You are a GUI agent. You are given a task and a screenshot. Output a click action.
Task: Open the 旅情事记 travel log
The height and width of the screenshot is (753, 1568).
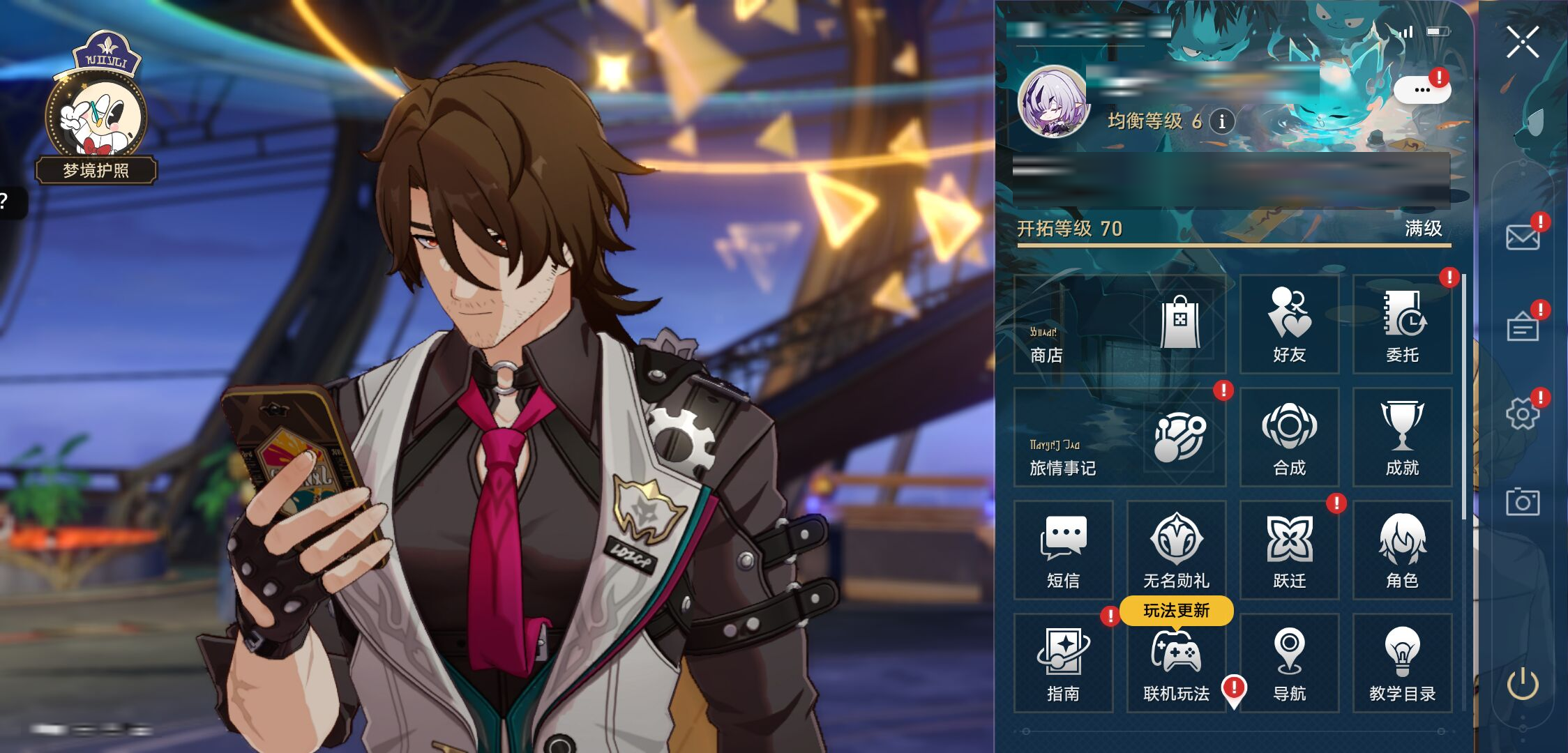tap(1119, 438)
